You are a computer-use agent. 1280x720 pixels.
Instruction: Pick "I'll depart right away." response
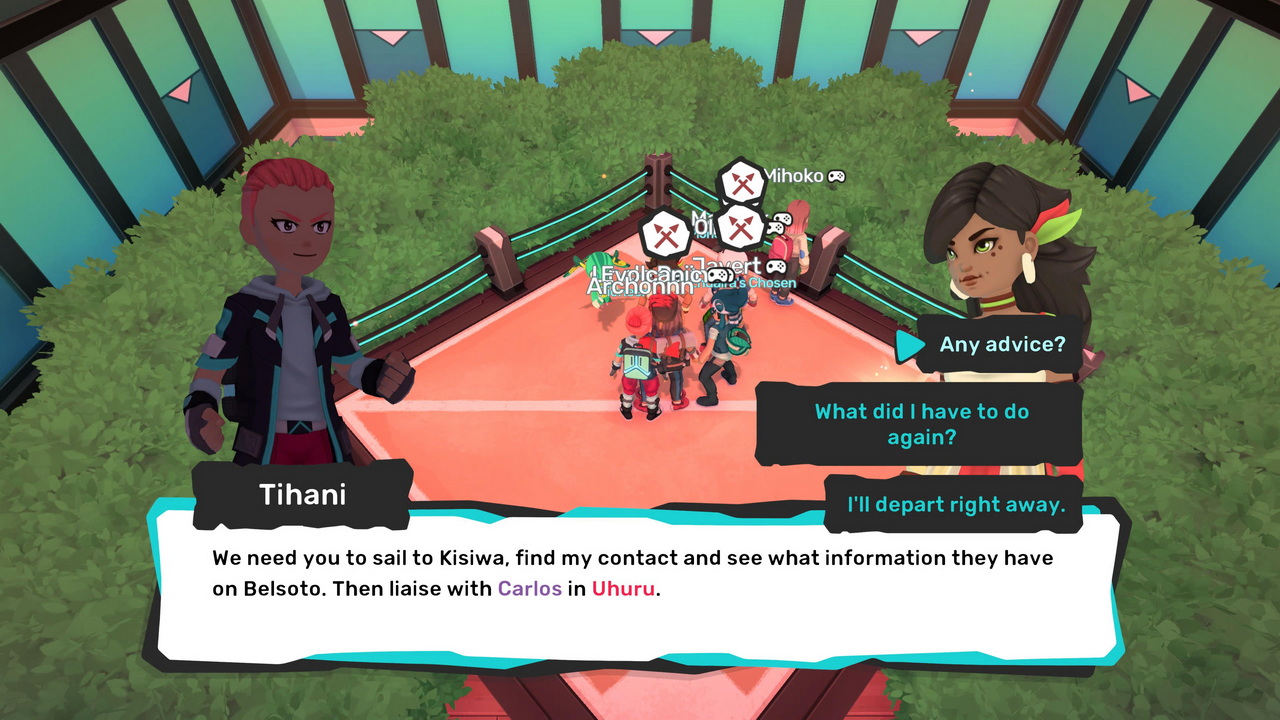tap(955, 504)
